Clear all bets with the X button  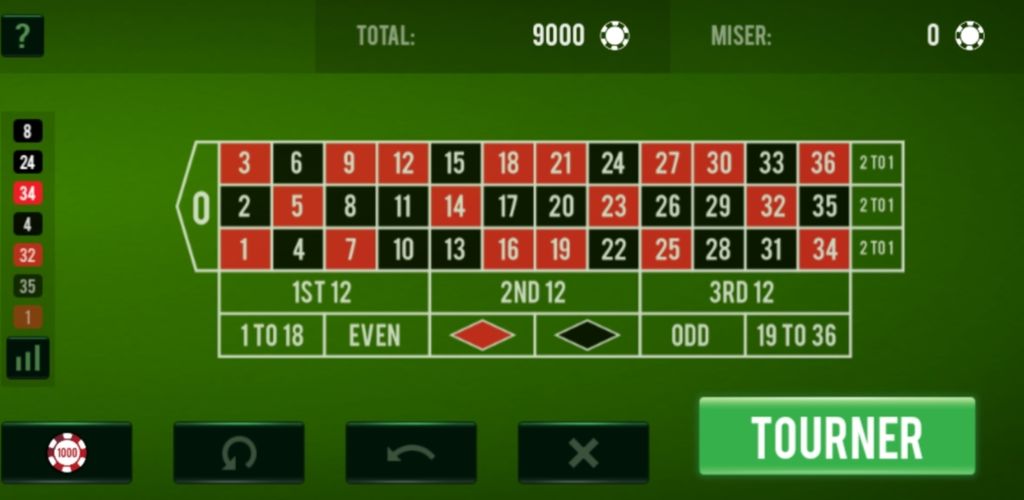(x=583, y=453)
